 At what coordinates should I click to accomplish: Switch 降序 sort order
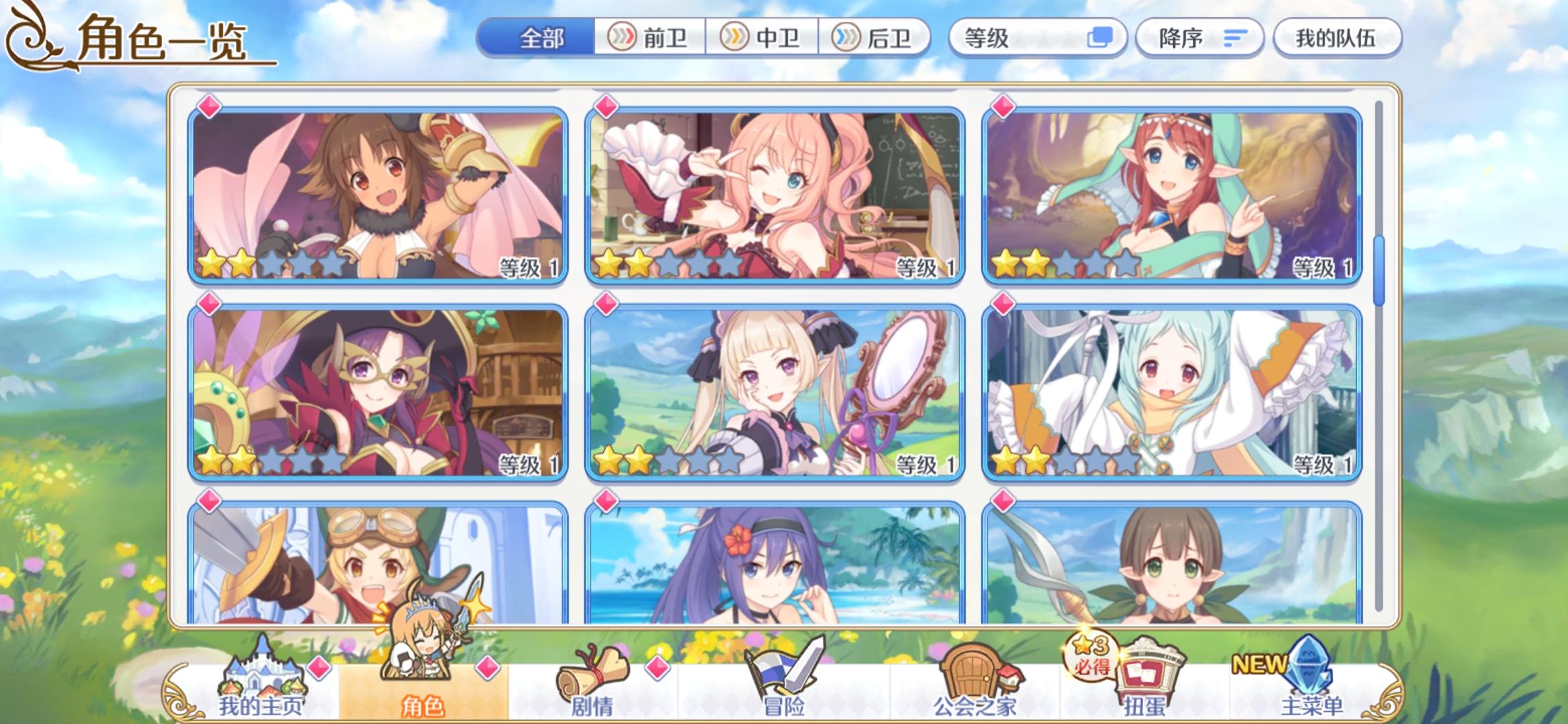(x=1199, y=38)
